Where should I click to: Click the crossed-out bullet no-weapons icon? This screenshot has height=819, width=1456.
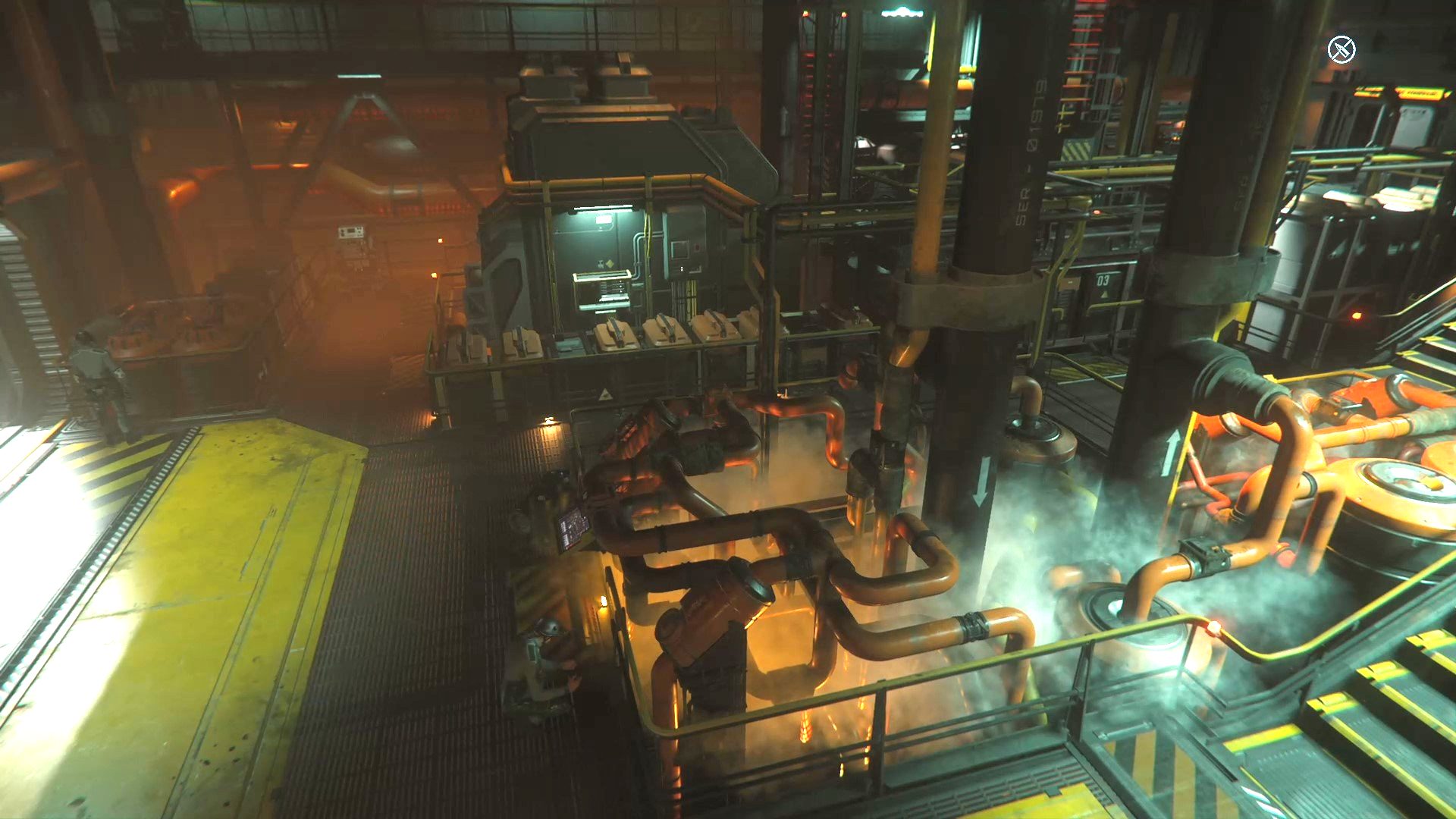point(1341,50)
